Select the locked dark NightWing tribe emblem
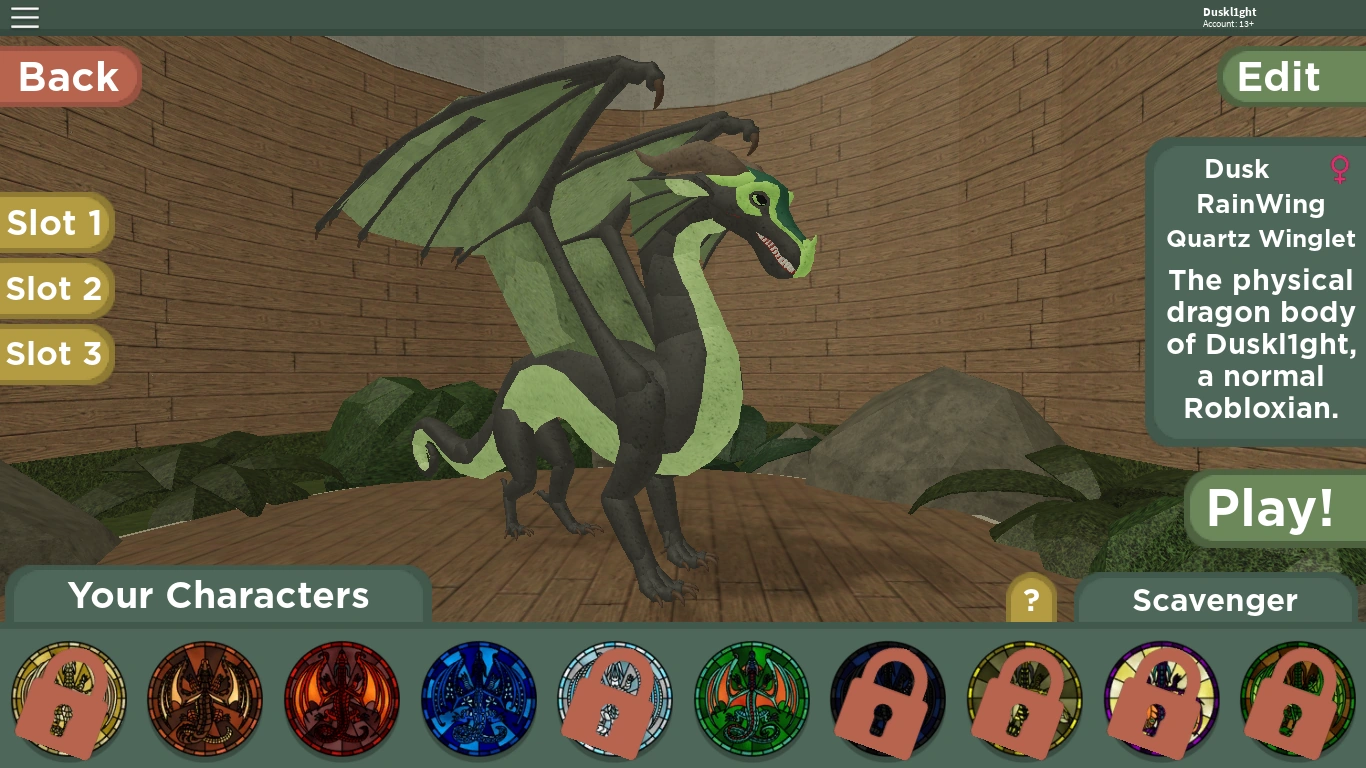This screenshot has width=1366, height=768. point(888,699)
